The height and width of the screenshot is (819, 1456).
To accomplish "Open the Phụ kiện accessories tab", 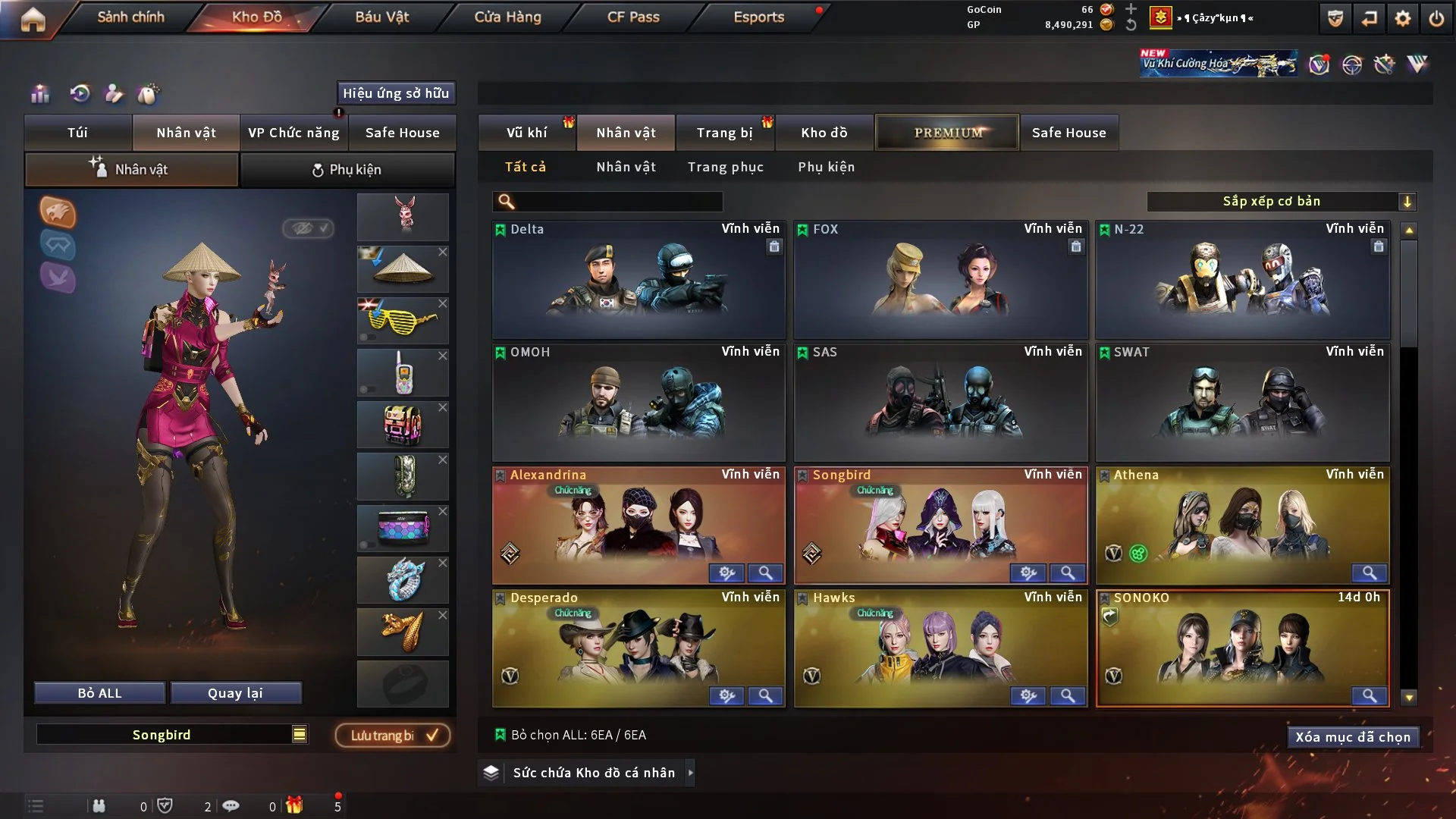I will pos(347,170).
